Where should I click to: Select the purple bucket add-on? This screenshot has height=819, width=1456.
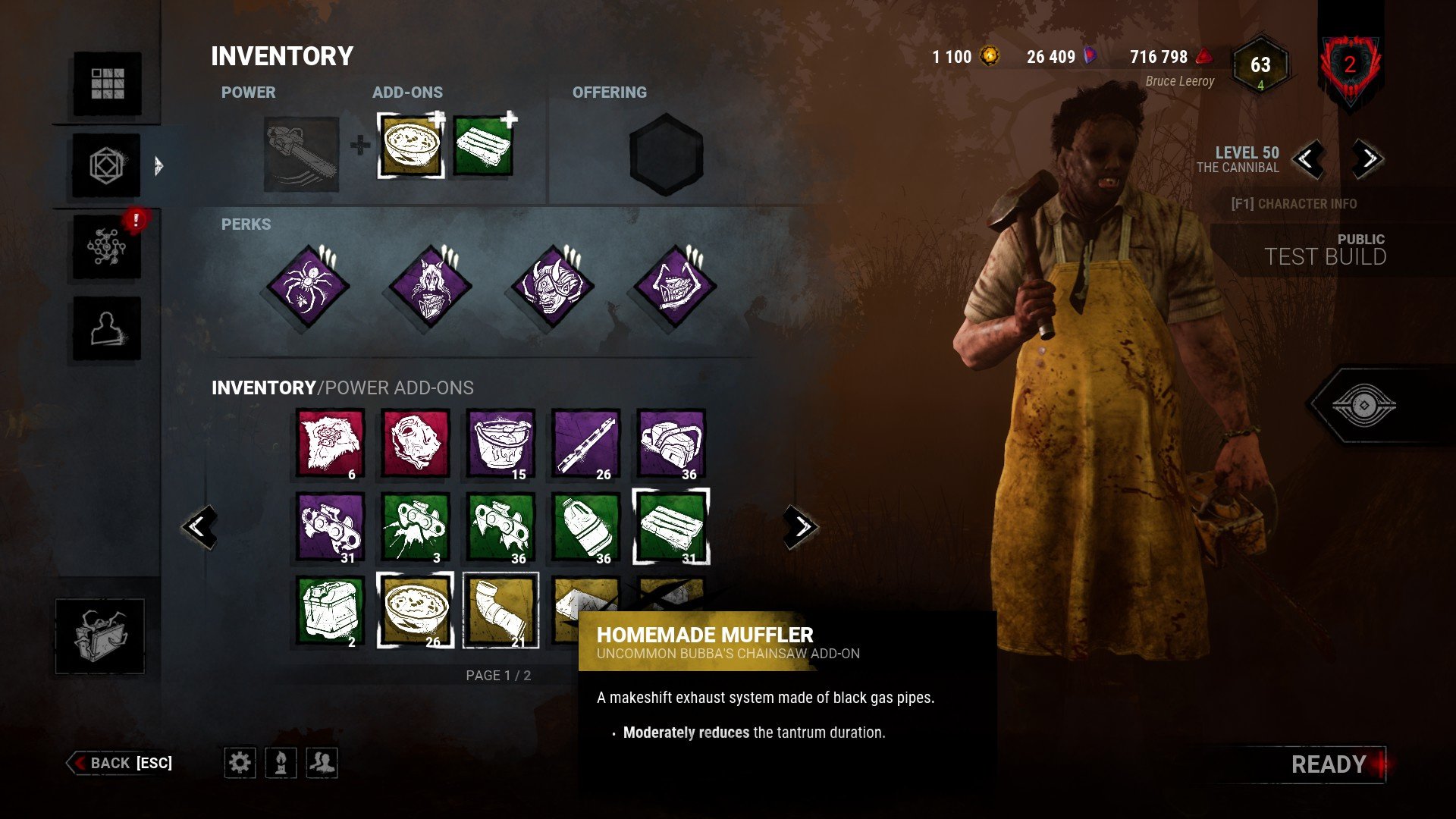point(500,444)
